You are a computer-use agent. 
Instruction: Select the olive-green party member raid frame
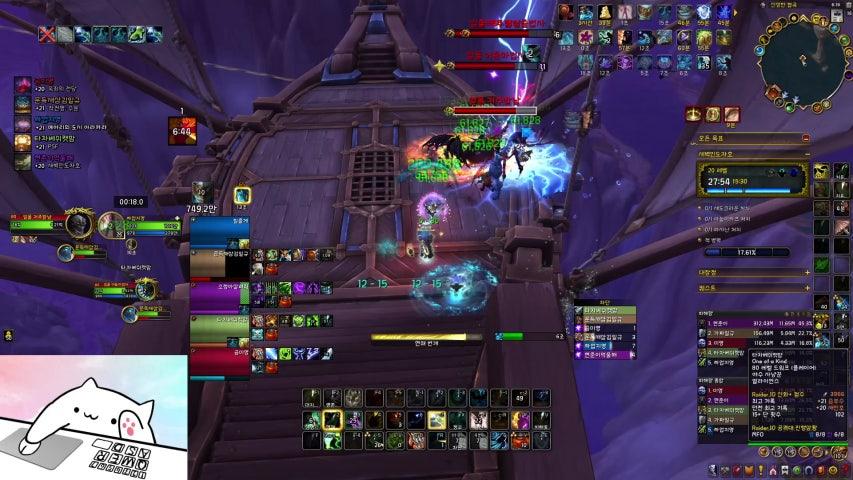coord(219,327)
